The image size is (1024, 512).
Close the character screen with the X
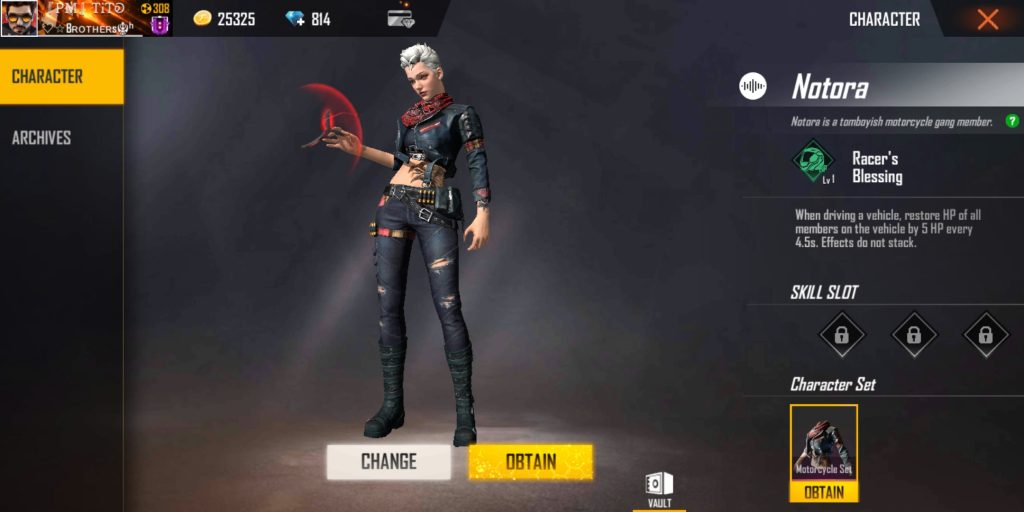click(987, 19)
